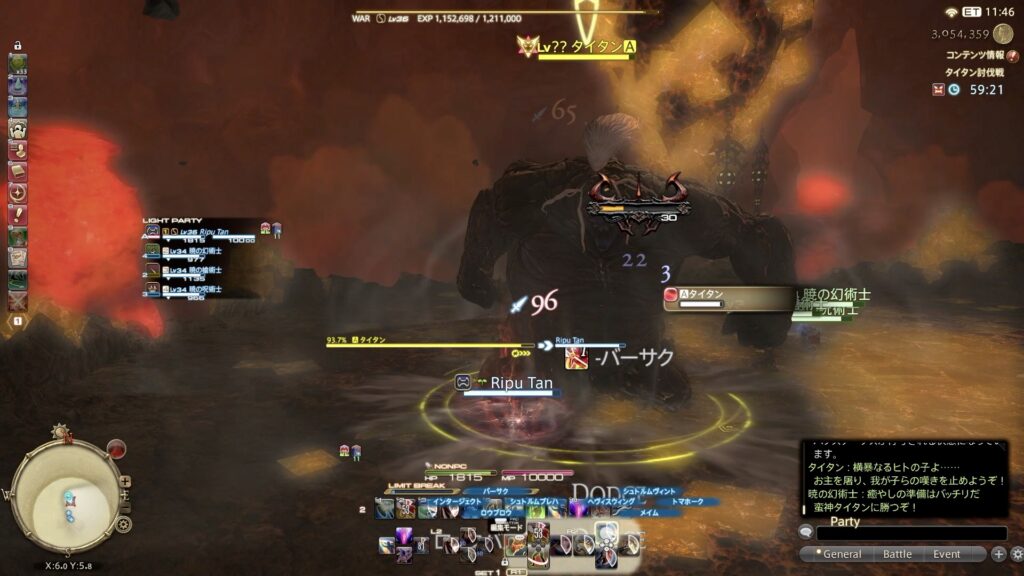Toggle the hotbar padlock above the sidebar
Viewport: 1024px width, 576px height.
click(x=17, y=46)
